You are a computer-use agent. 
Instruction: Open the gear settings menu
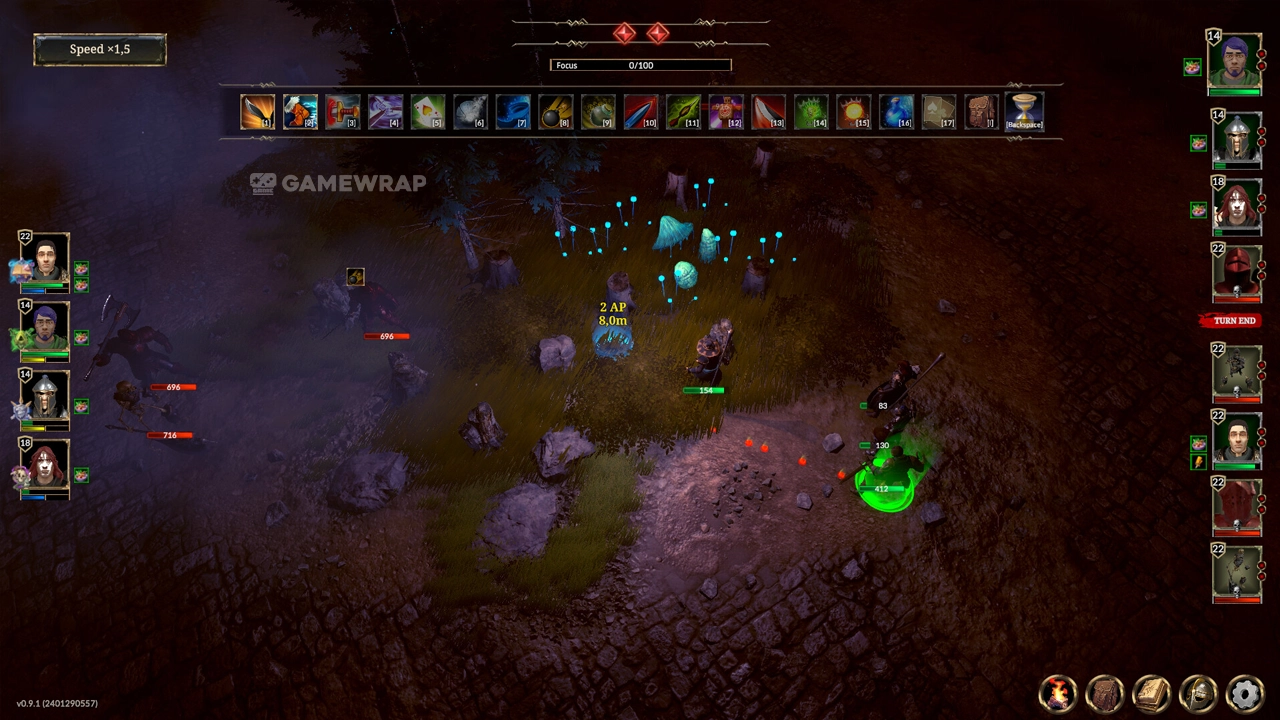pyautogui.click(x=1245, y=692)
